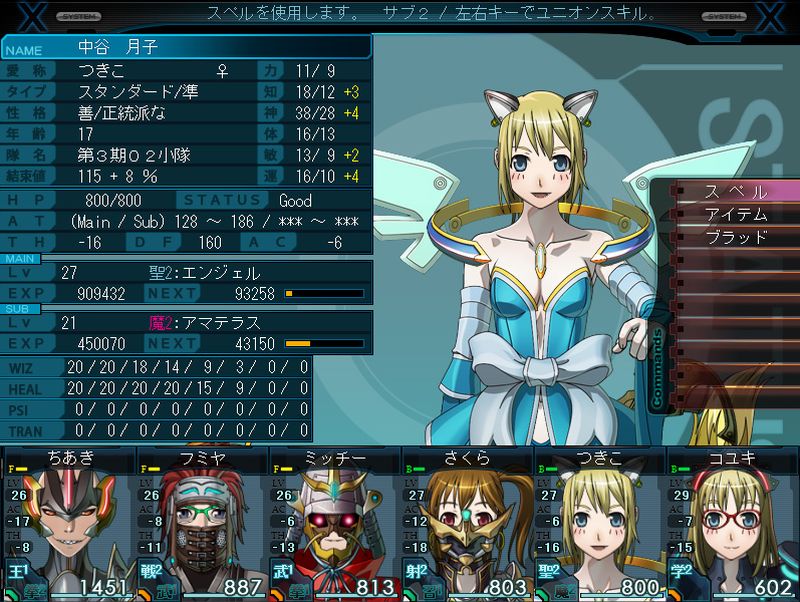Choose the アイテム command
This screenshot has width=800, height=602.
click(x=736, y=214)
